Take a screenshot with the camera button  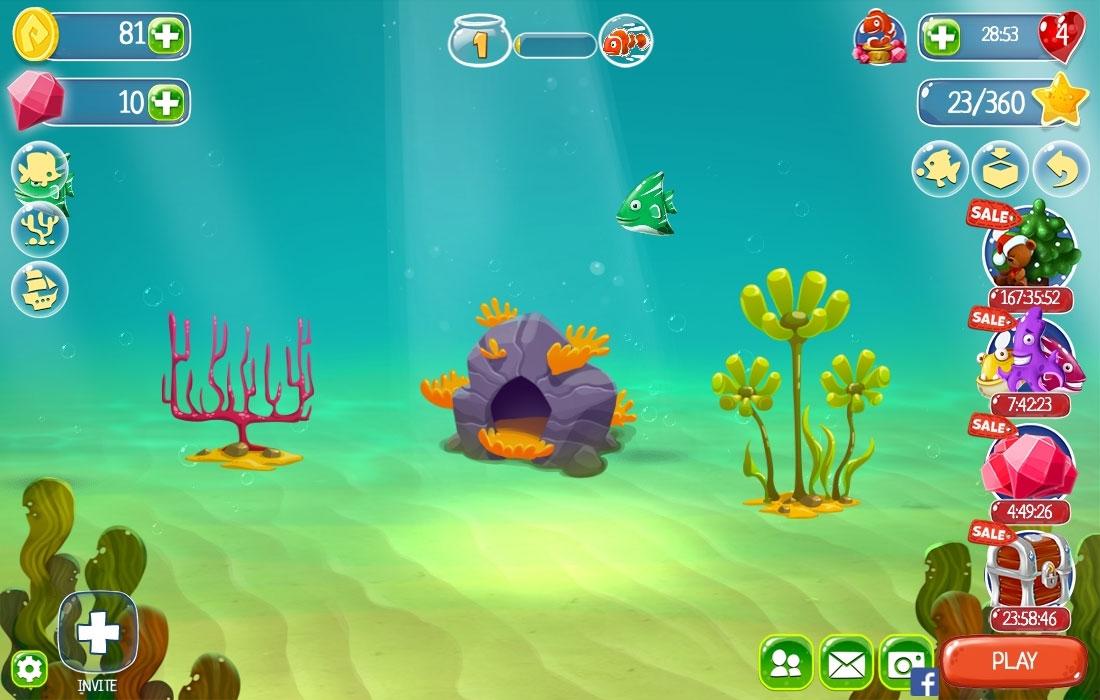click(905, 662)
